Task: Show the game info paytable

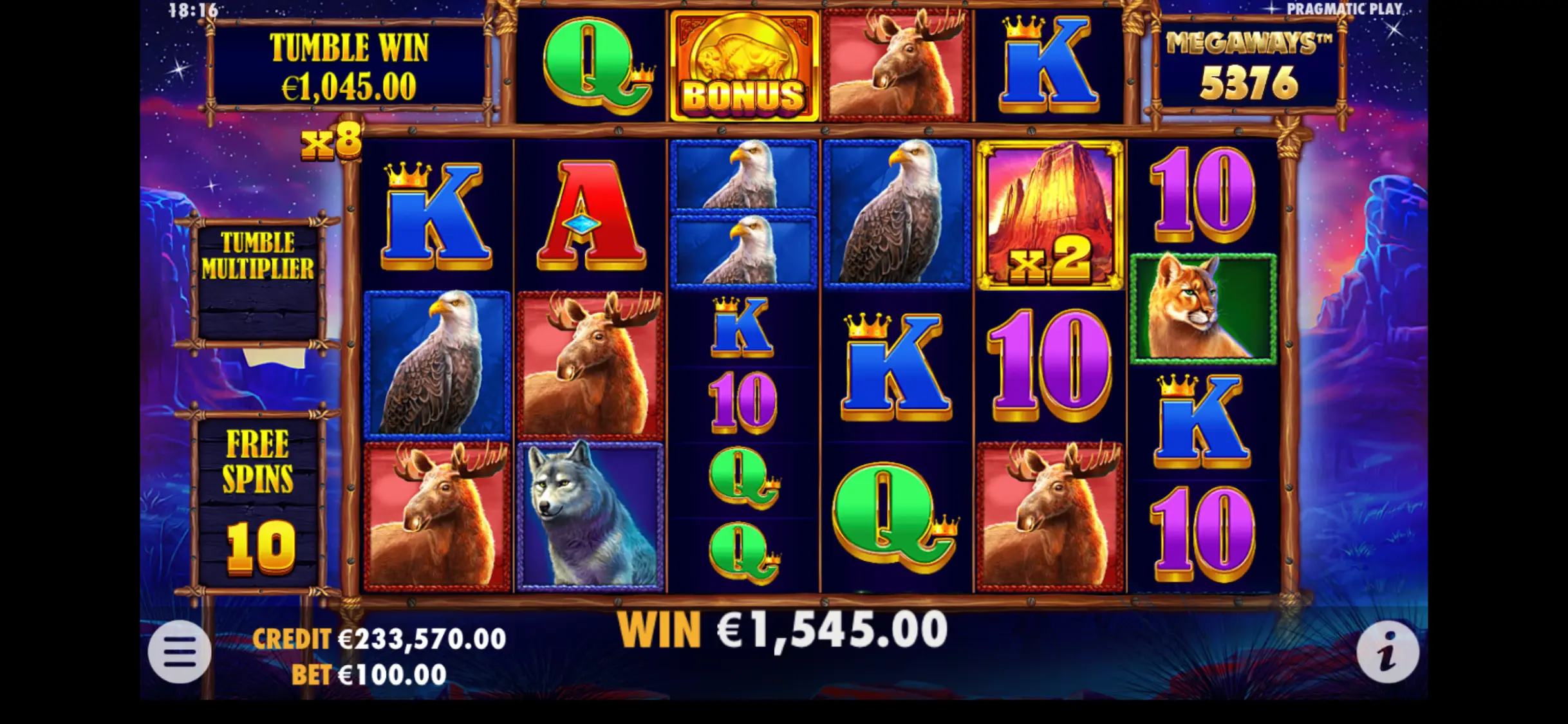Action: tap(1387, 653)
